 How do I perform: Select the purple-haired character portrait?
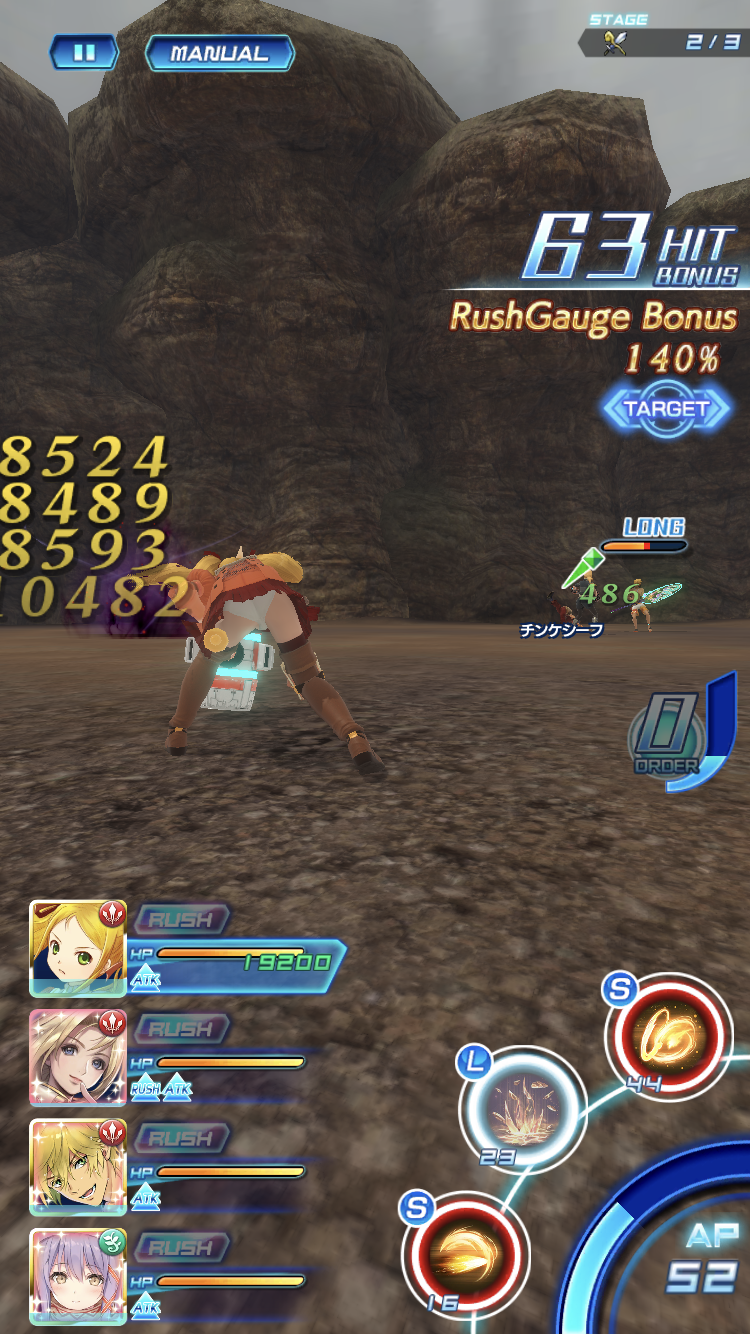pos(78,1277)
